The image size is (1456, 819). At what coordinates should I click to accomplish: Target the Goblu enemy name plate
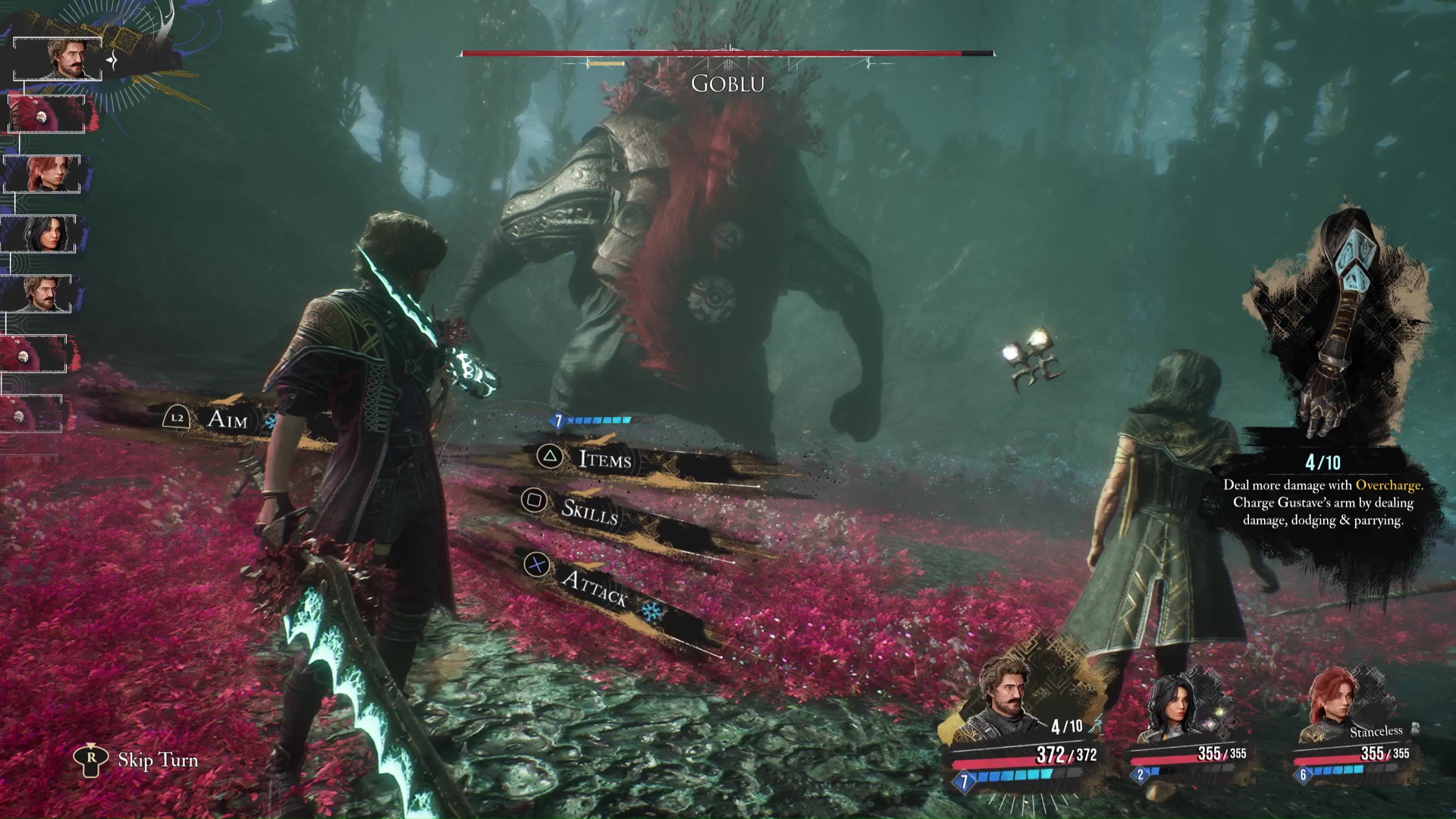[727, 83]
